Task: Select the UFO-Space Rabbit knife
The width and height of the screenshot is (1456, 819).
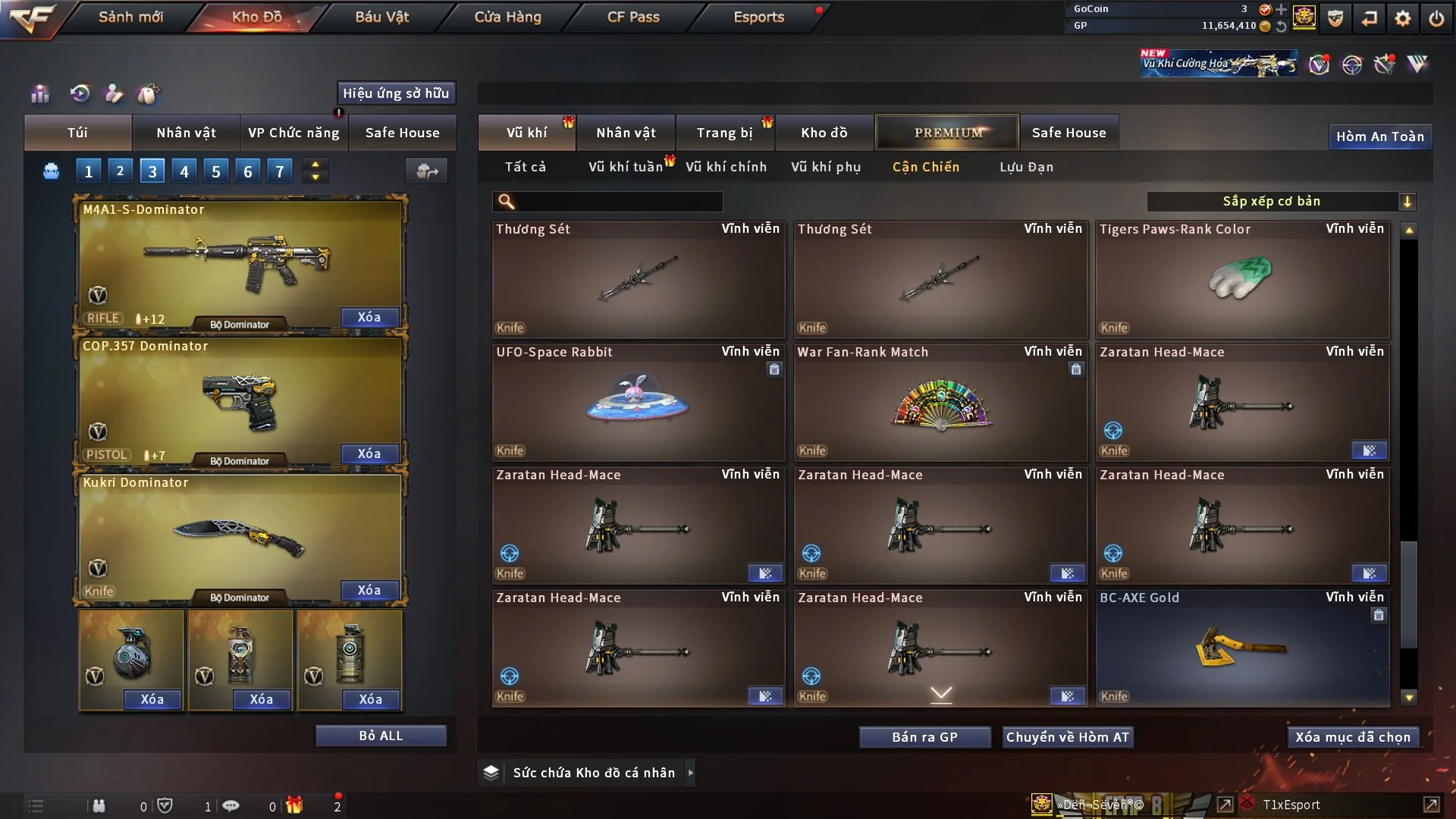Action: point(638,402)
